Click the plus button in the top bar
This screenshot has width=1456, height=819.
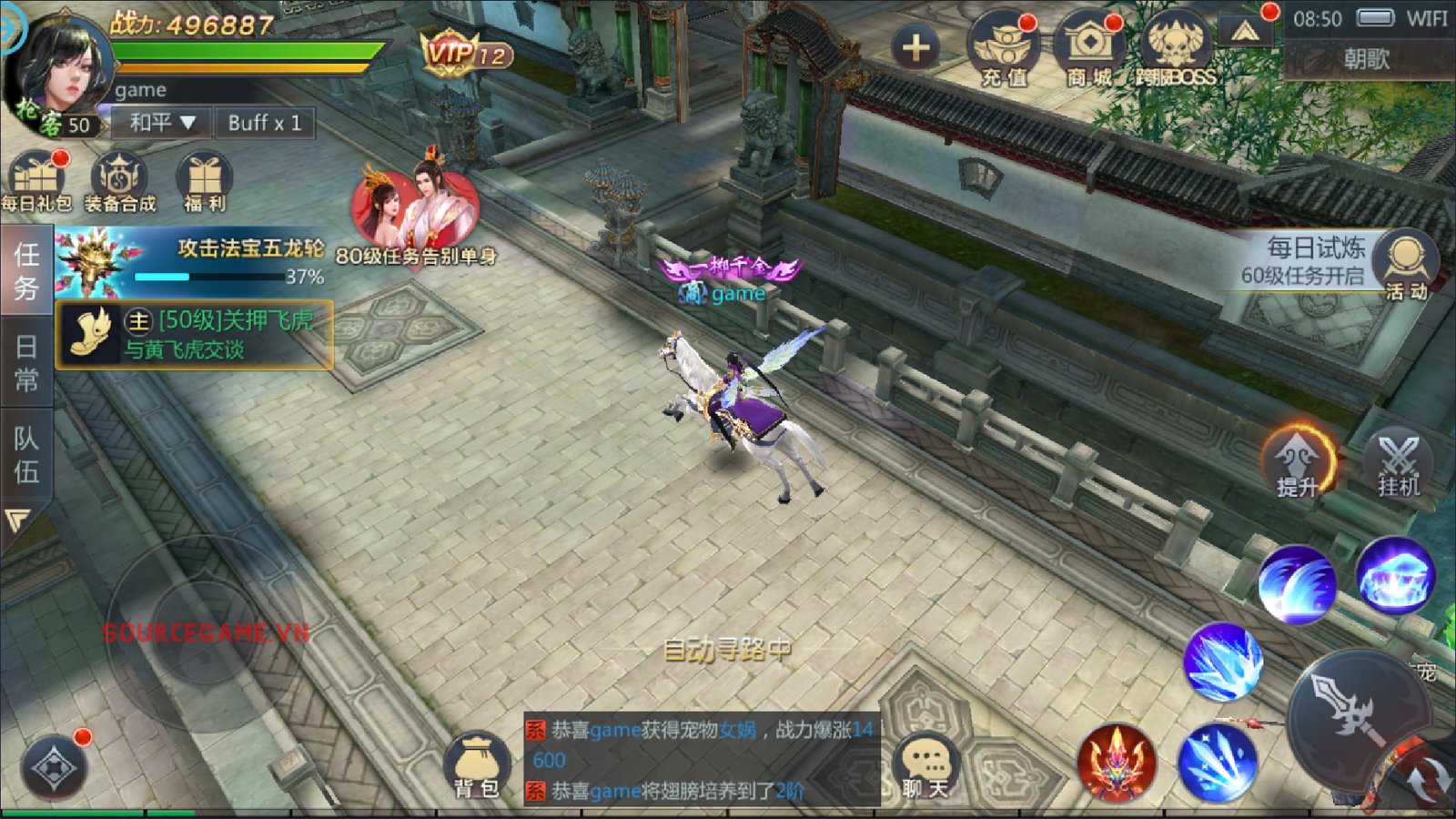[915, 47]
